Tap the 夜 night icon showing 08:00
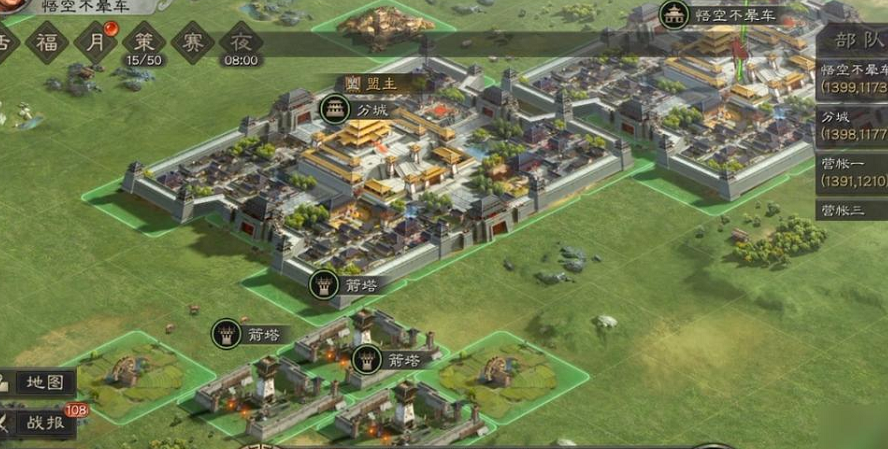Image resolution: width=888 pixels, height=449 pixels. (241, 43)
